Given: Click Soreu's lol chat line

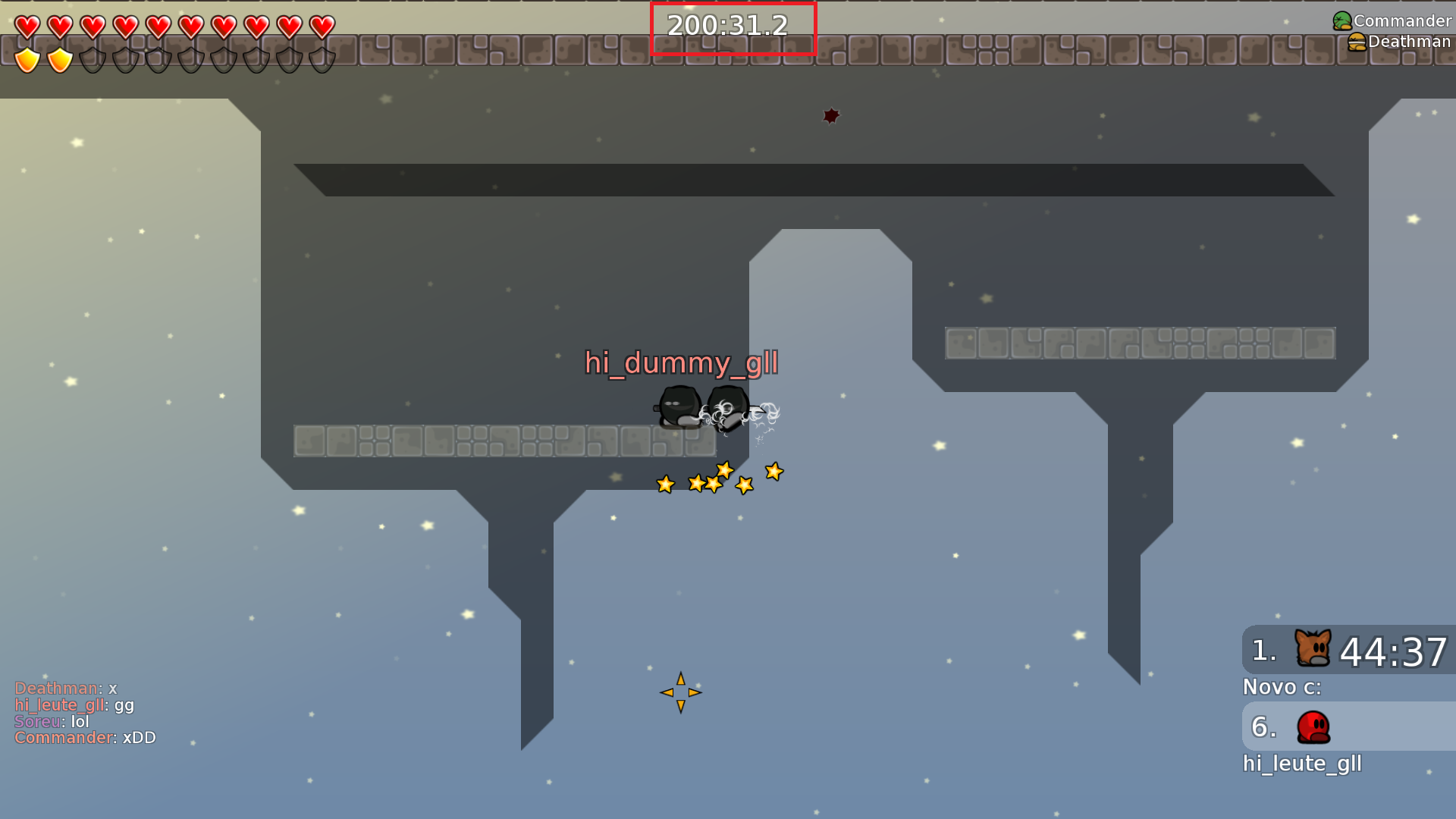Looking at the screenshot, I should pyautogui.click(x=51, y=721).
